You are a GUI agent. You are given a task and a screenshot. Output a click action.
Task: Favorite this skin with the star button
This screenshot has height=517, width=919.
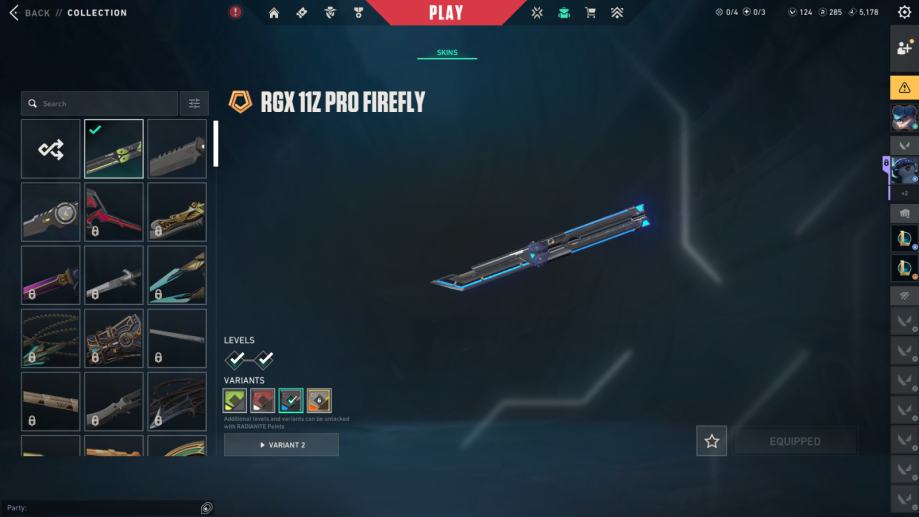[x=712, y=441]
